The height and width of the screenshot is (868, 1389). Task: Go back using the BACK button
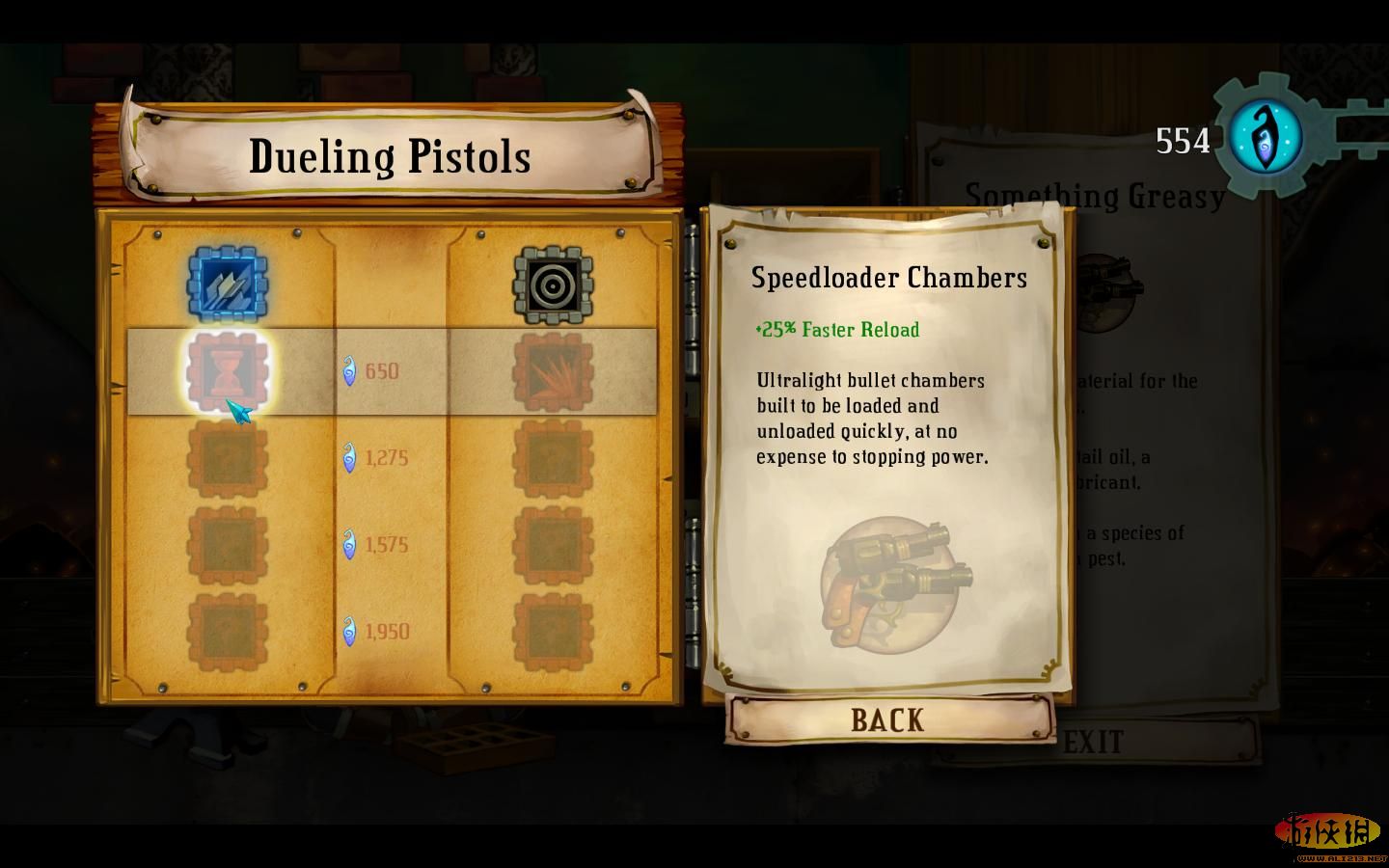(888, 719)
